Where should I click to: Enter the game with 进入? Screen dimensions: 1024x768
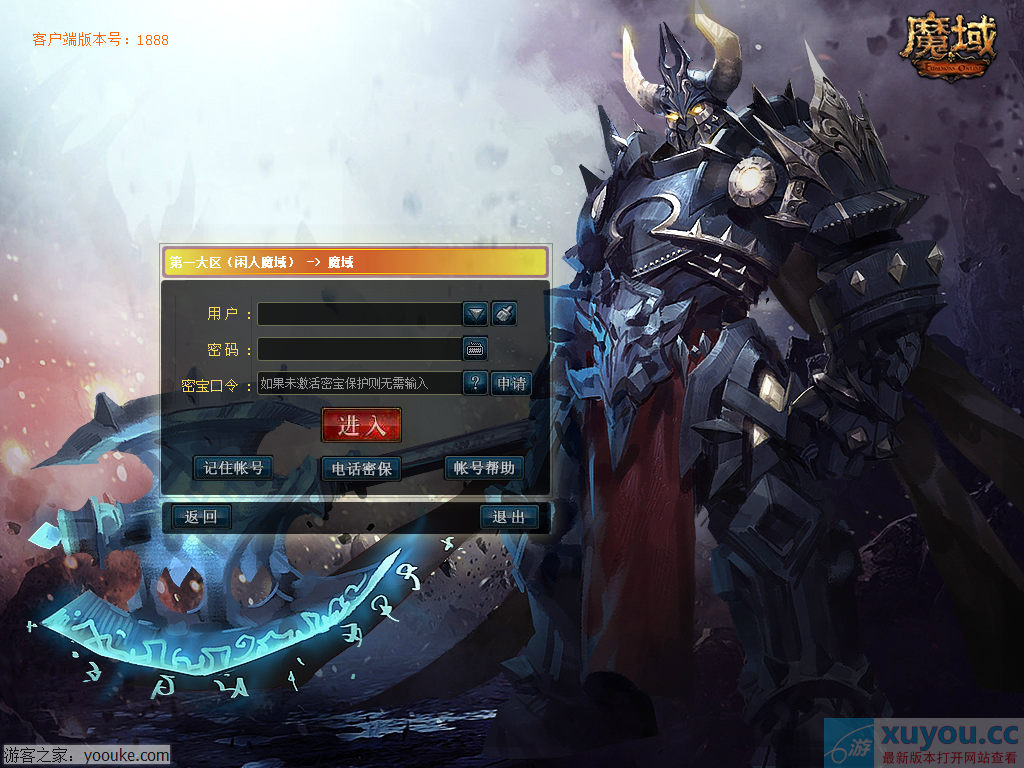tap(361, 425)
